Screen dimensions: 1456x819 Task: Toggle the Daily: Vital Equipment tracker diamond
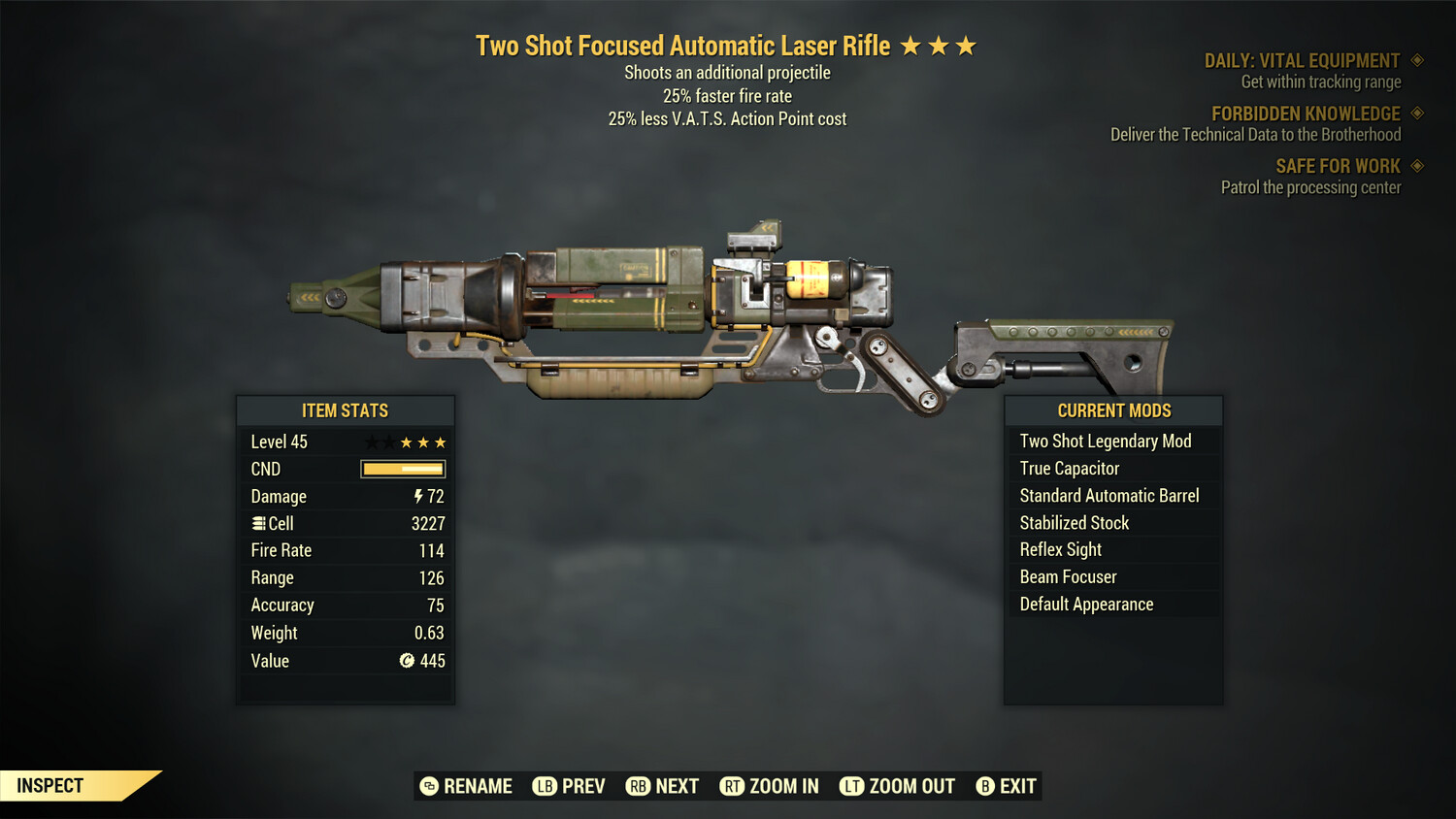[x=1415, y=59]
